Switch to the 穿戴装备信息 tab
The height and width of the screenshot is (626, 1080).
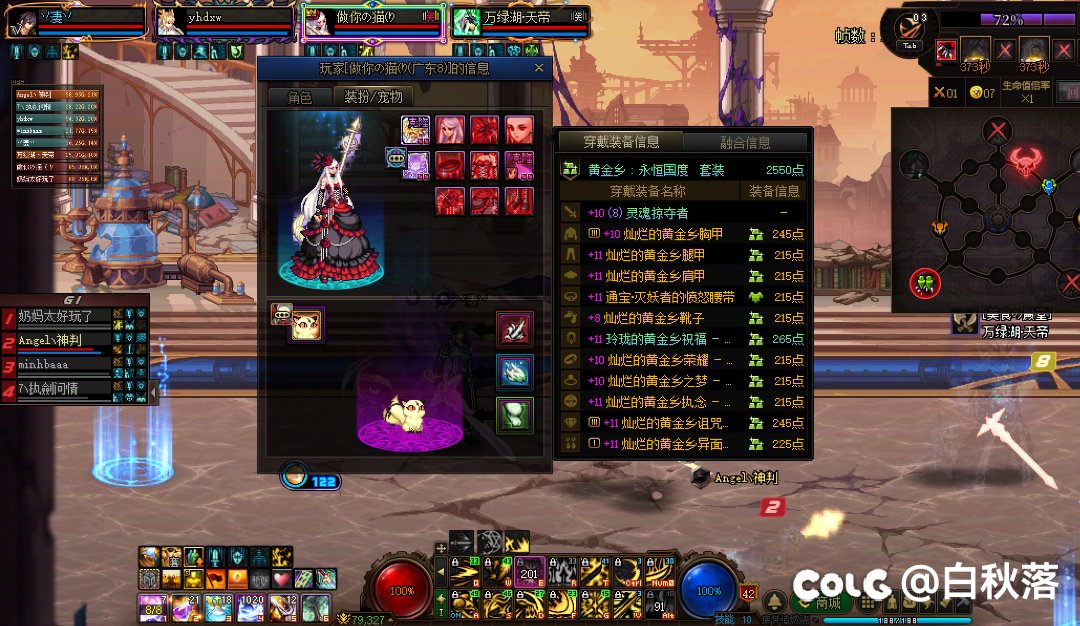tap(621, 142)
